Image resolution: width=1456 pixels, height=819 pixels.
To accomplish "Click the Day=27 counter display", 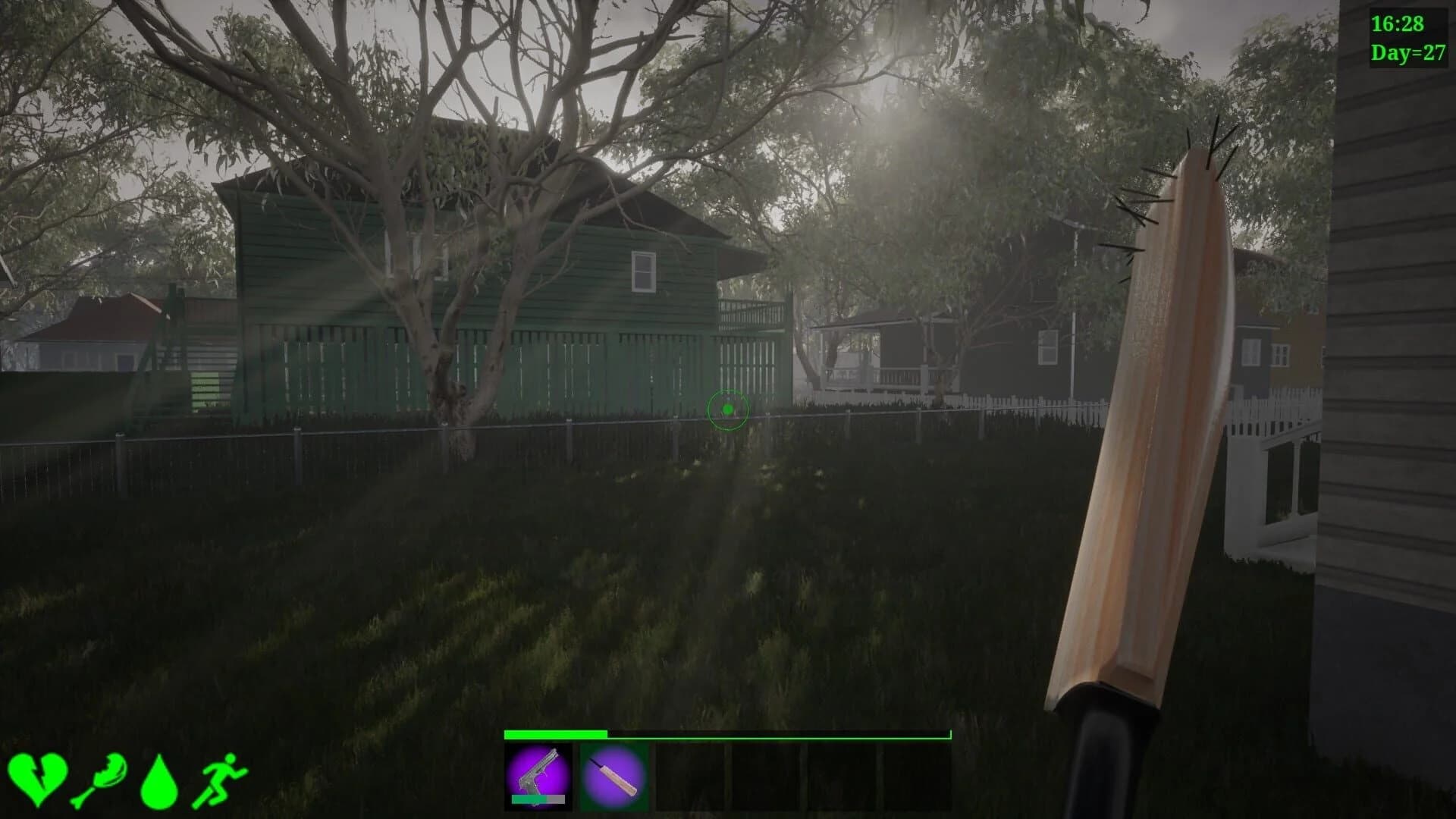I will coord(1404,53).
